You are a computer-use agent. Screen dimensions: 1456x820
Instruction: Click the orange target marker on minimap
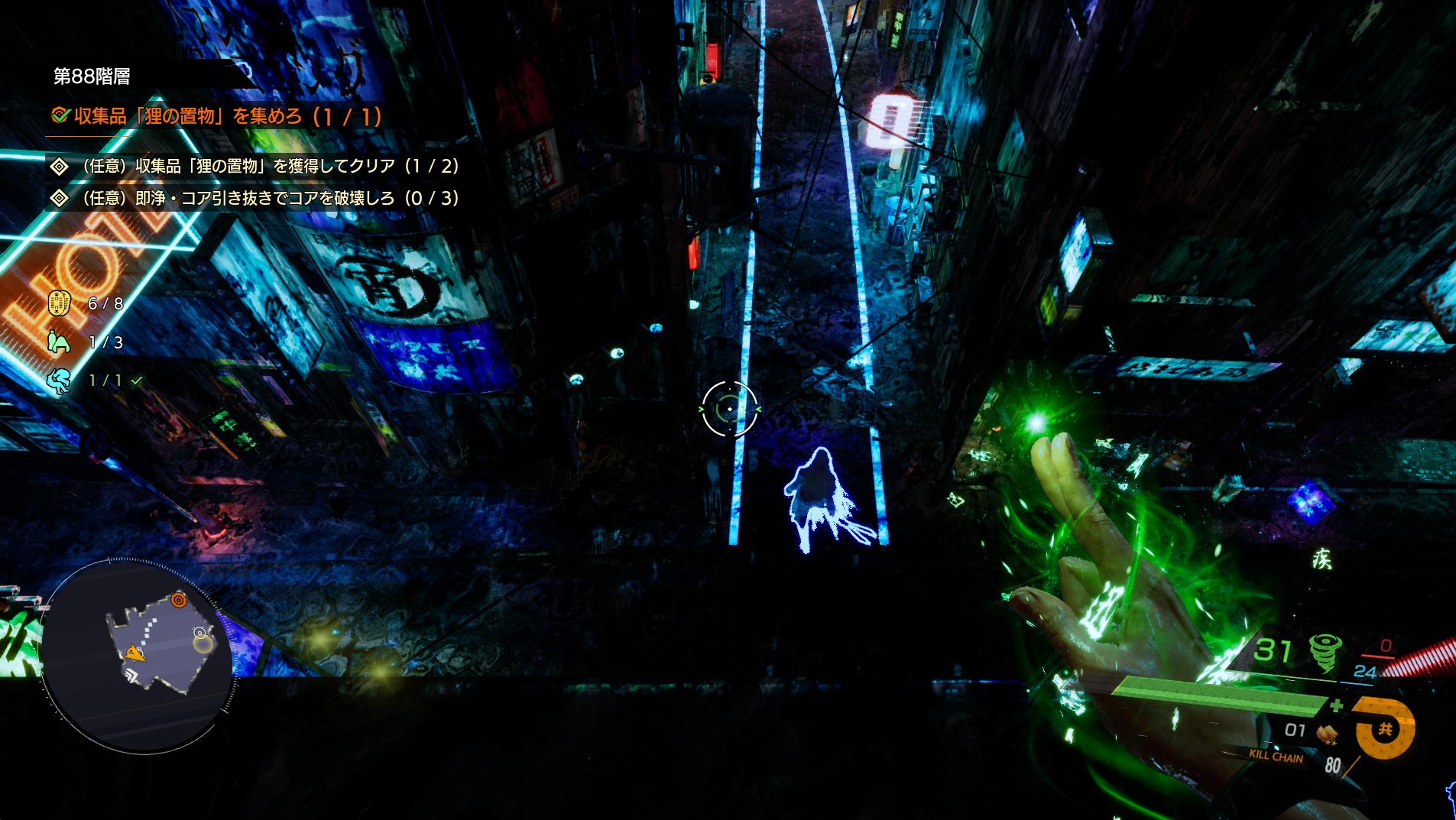(x=179, y=600)
